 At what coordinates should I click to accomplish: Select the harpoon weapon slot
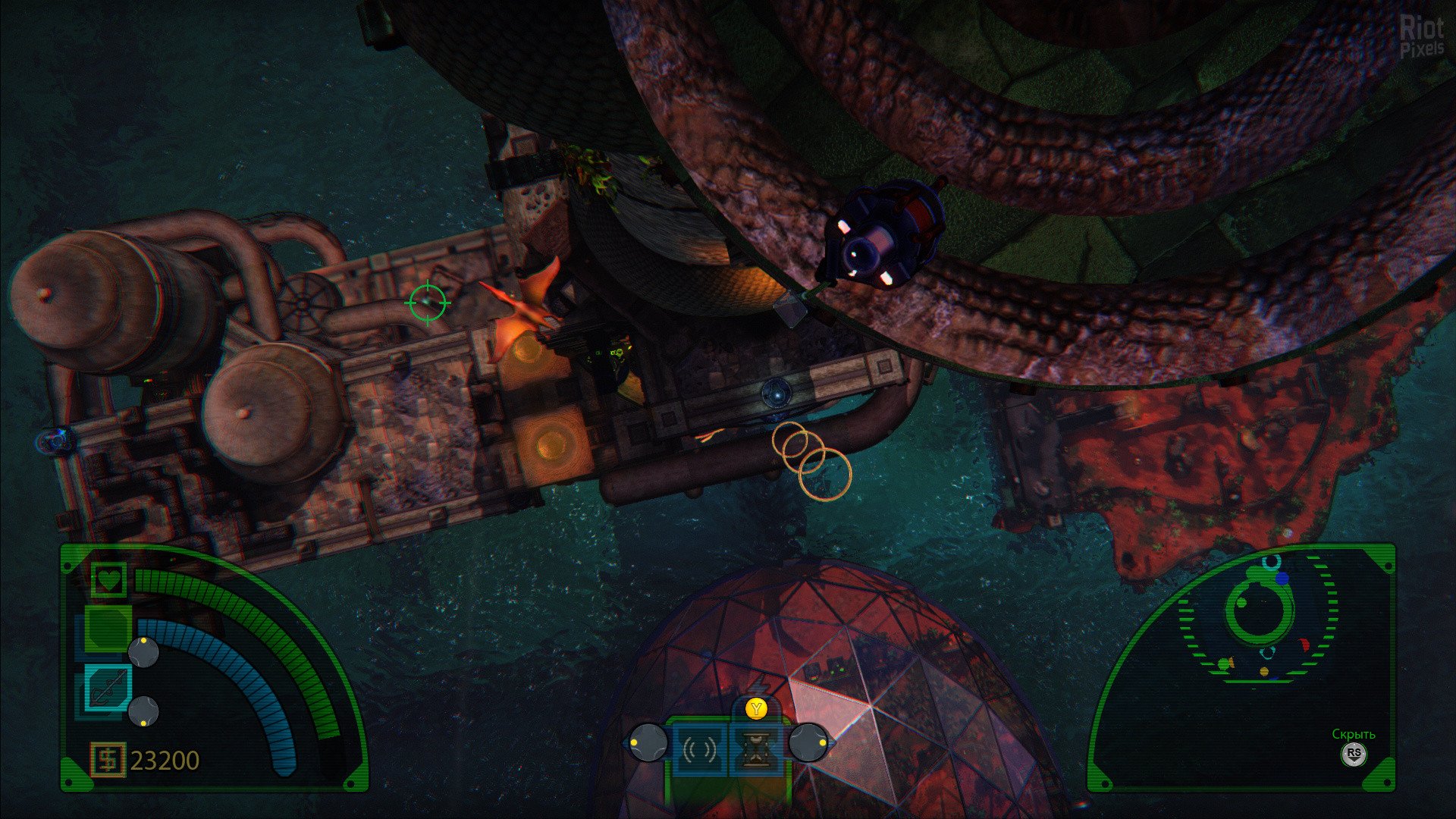(108, 687)
